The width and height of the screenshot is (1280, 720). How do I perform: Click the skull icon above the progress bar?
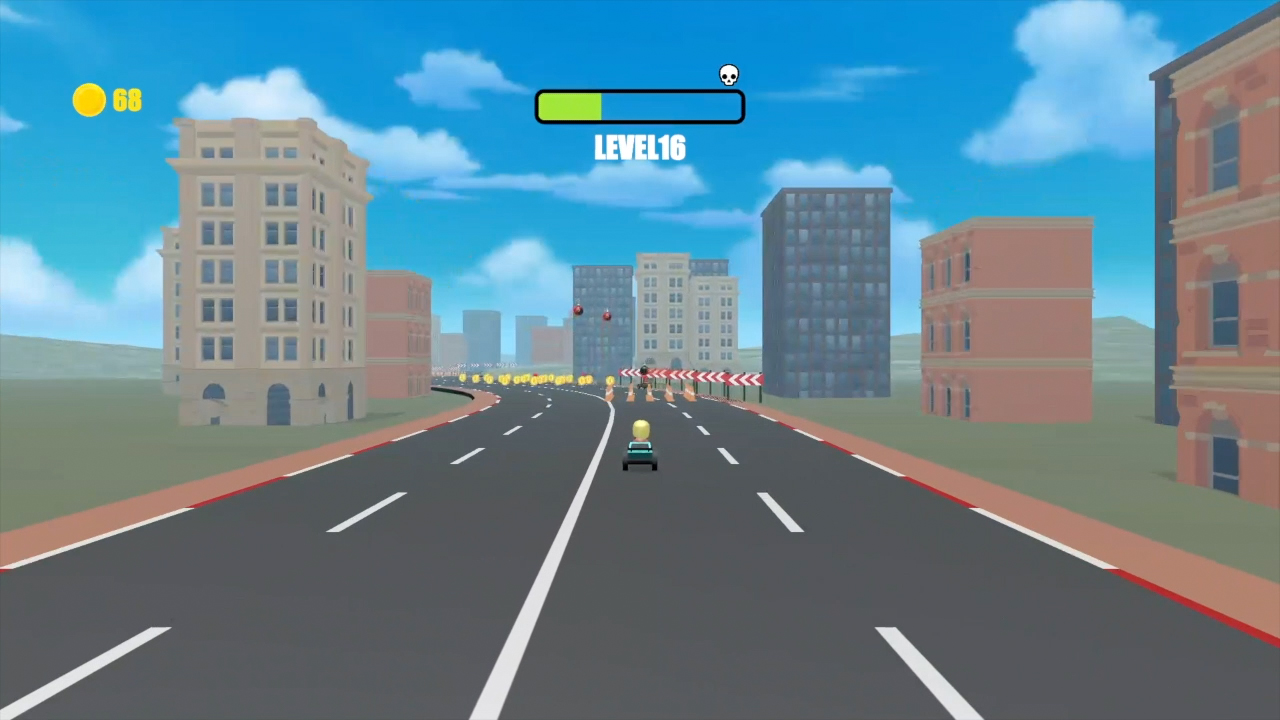pos(728,75)
